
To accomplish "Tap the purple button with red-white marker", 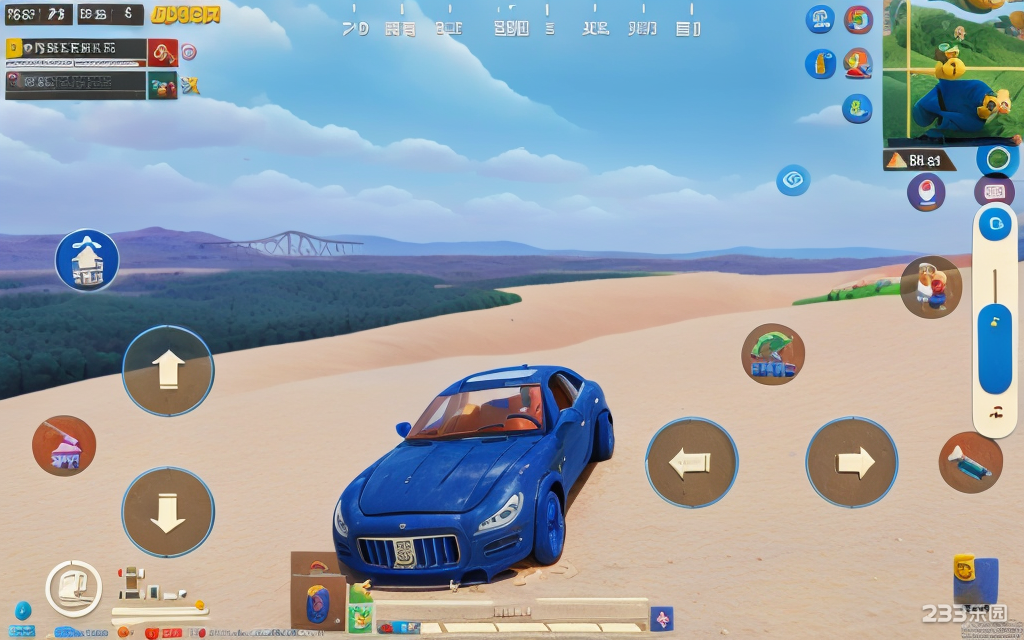I will click(926, 192).
